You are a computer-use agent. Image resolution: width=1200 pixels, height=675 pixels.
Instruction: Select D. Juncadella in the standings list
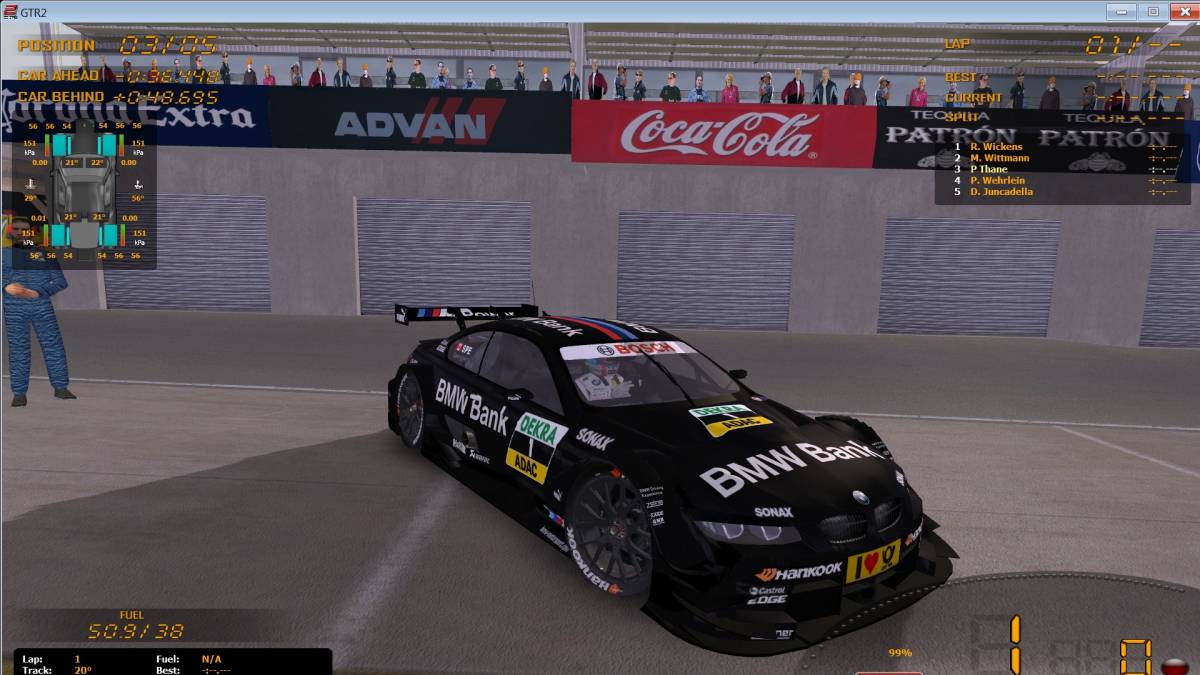[1001, 191]
